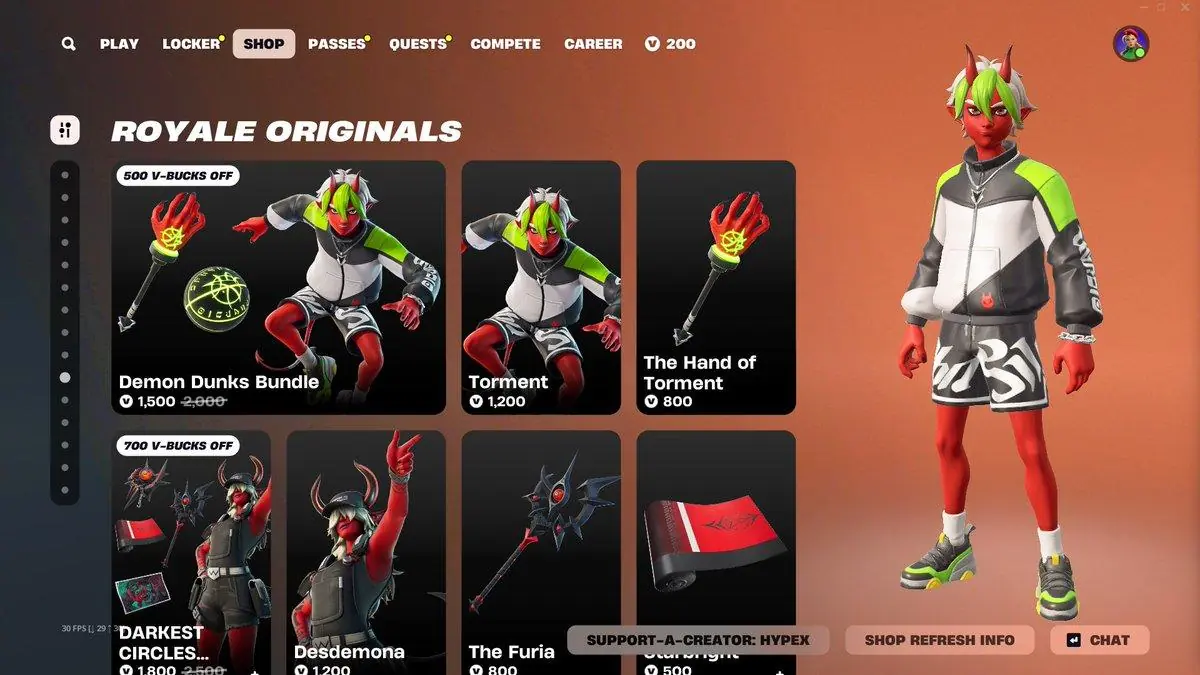Open the Locker tab

click(191, 44)
